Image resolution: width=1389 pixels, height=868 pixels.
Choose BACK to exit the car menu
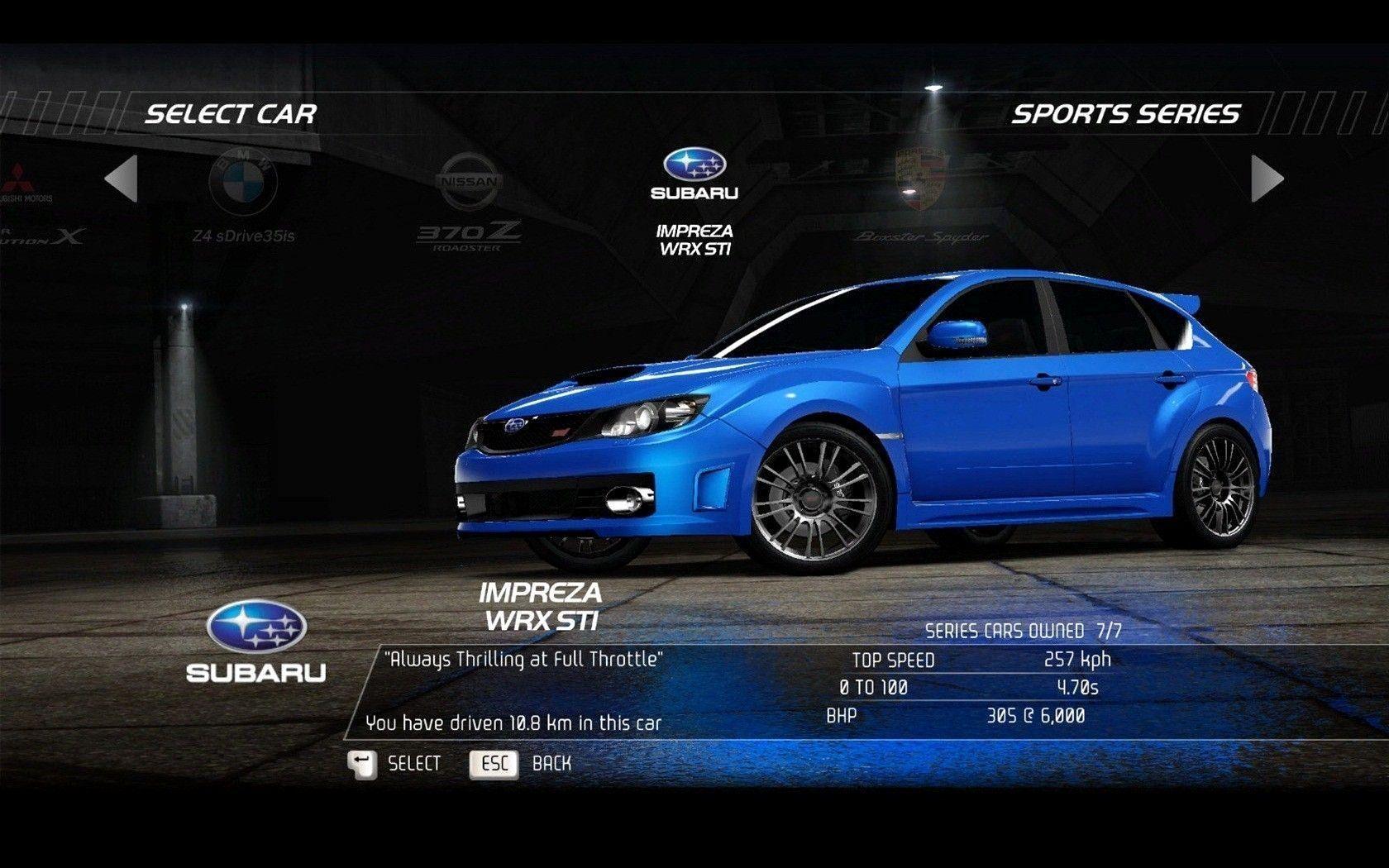(x=552, y=763)
